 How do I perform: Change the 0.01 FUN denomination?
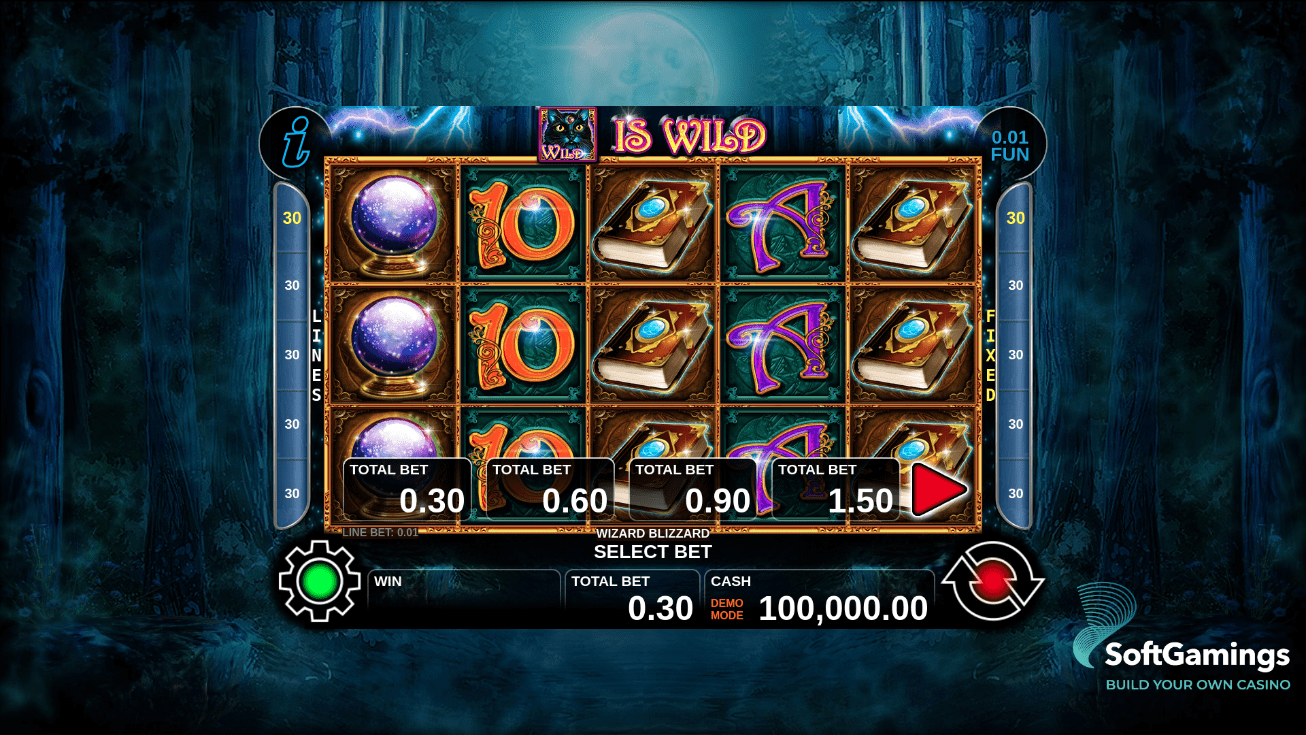click(x=1010, y=146)
